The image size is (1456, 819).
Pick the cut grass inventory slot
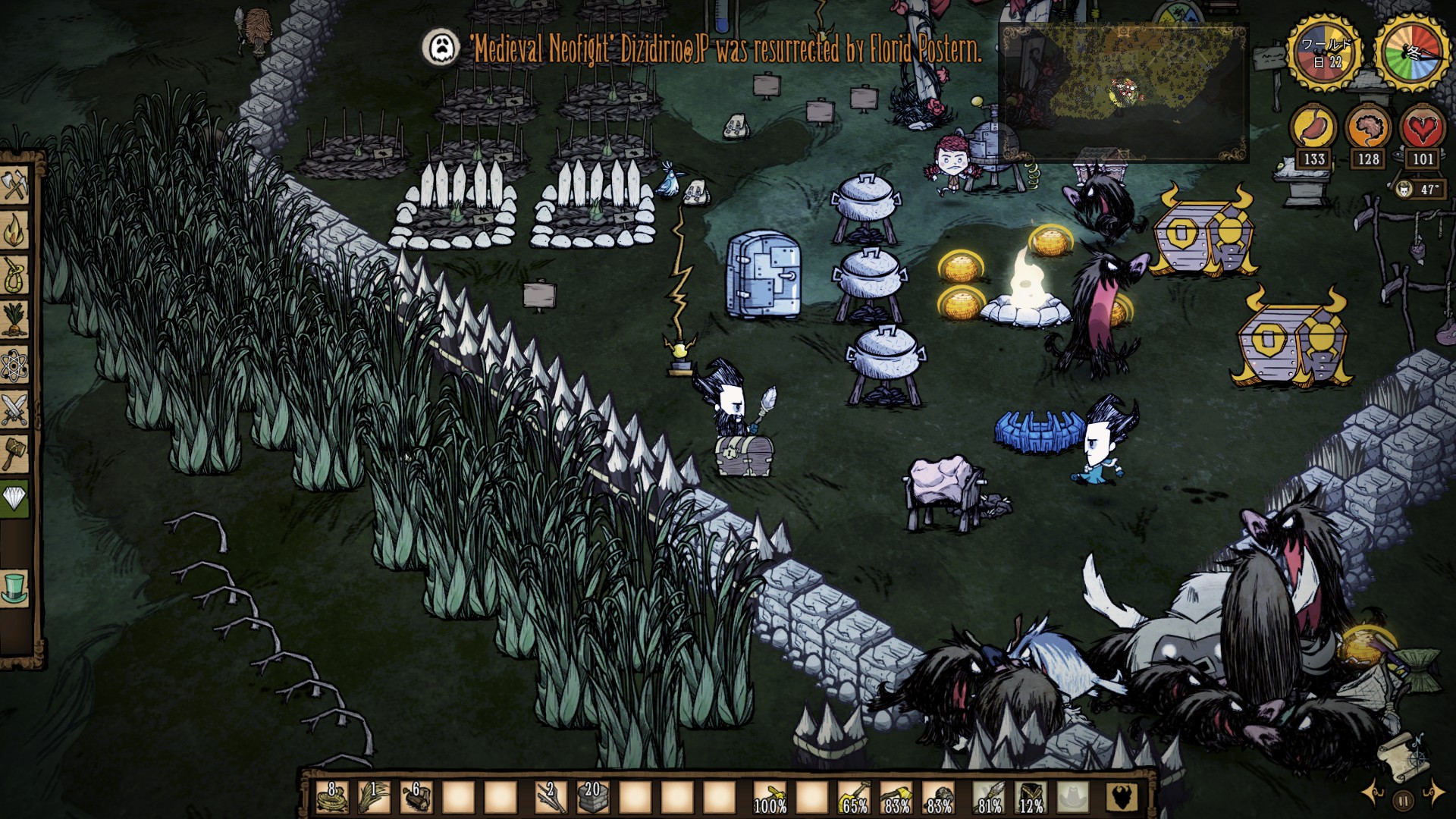(x=373, y=797)
